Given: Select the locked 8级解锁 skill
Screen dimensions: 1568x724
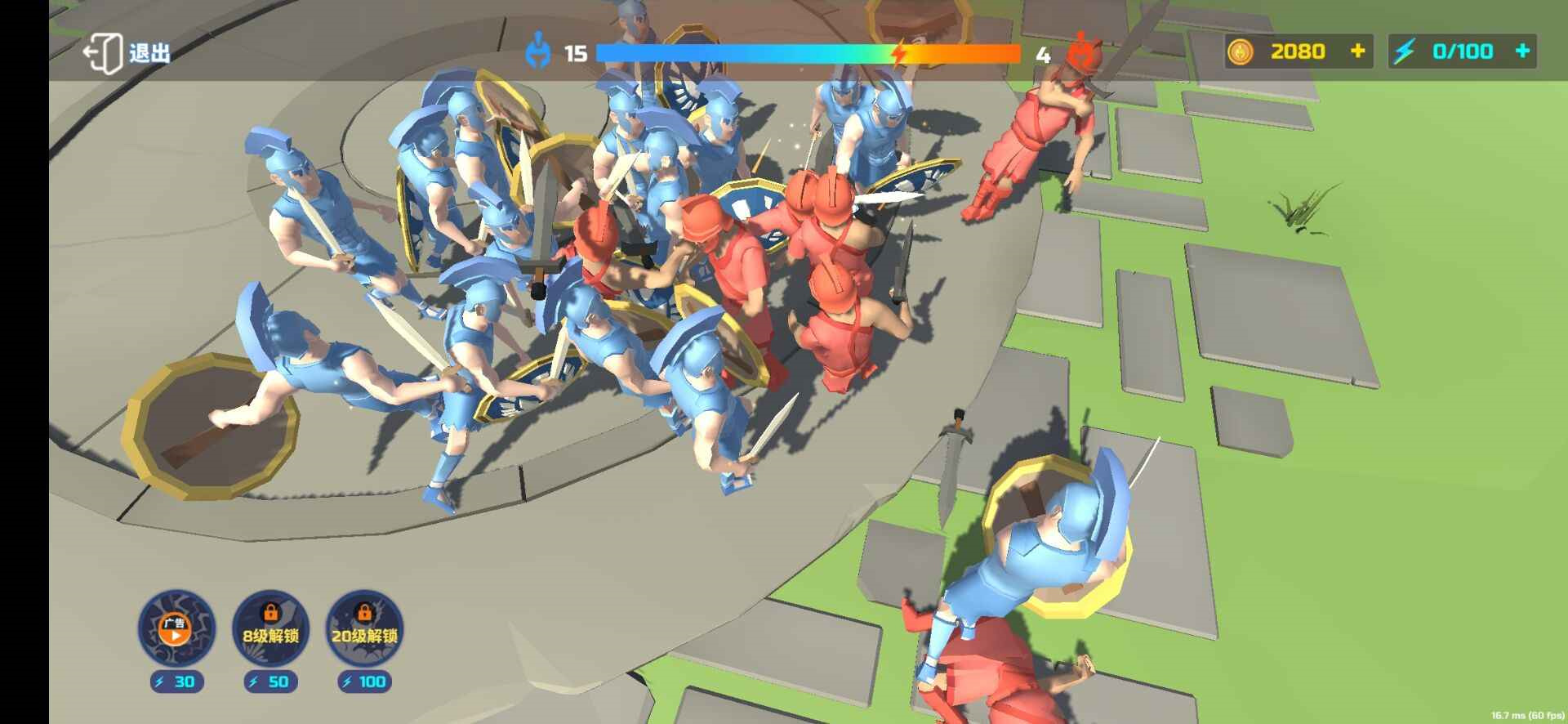Looking at the screenshot, I should (x=270, y=628).
